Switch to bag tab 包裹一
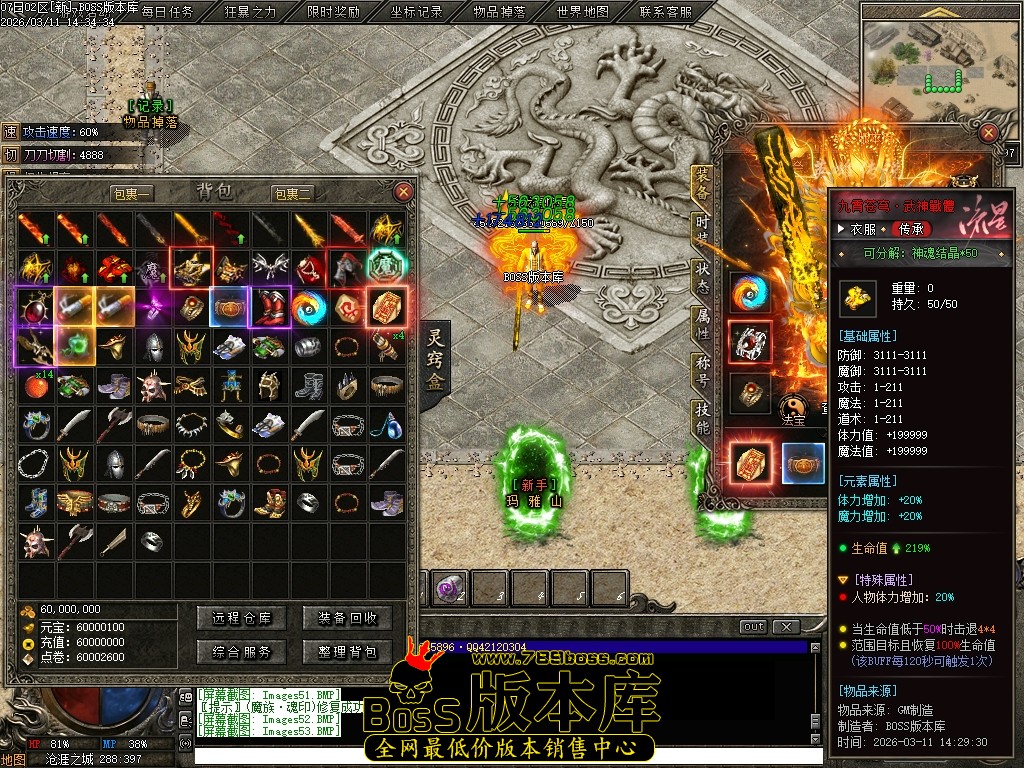This screenshot has height=768, width=1024. pos(131,193)
